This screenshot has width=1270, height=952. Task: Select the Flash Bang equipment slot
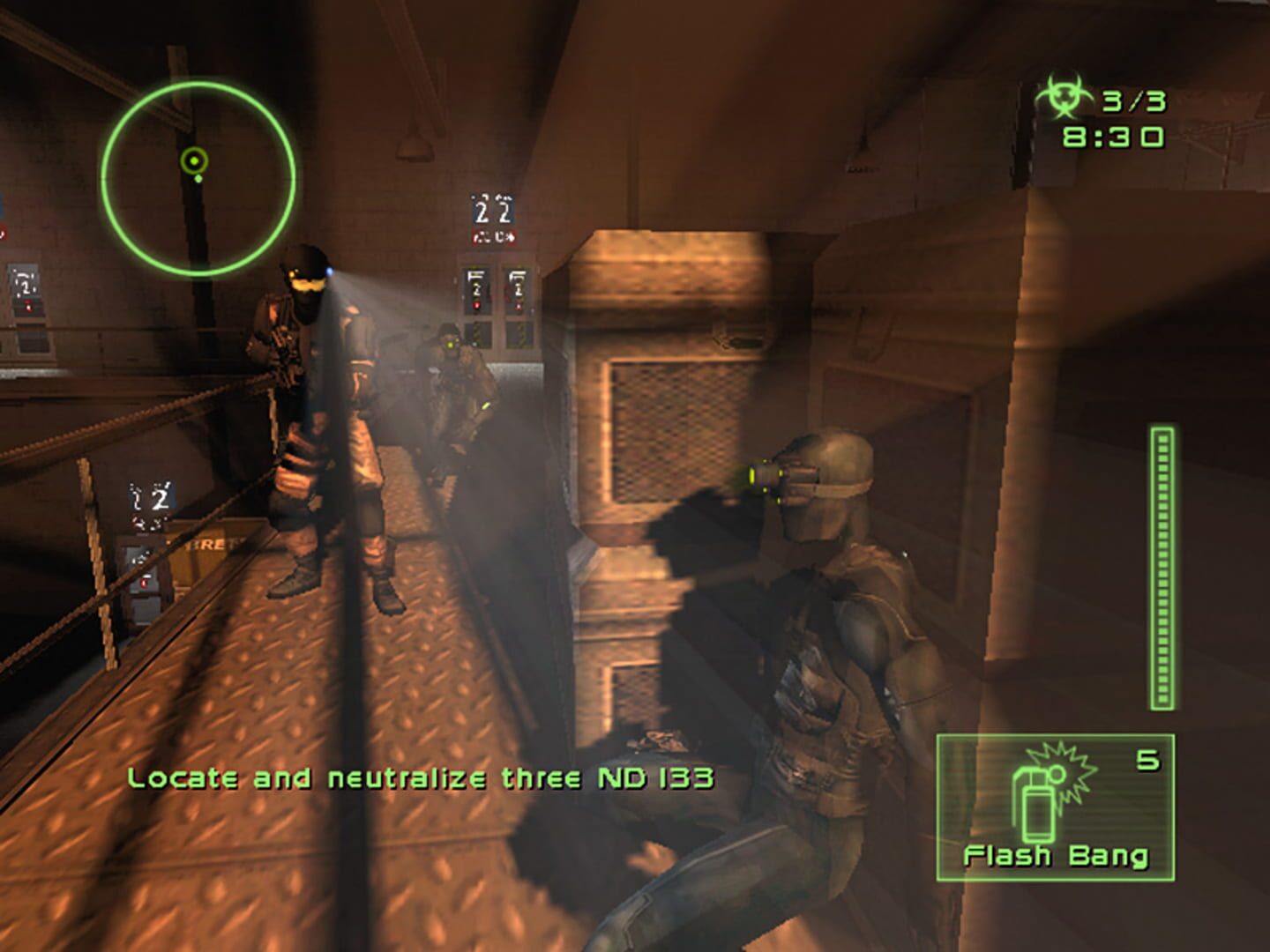(1055, 807)
